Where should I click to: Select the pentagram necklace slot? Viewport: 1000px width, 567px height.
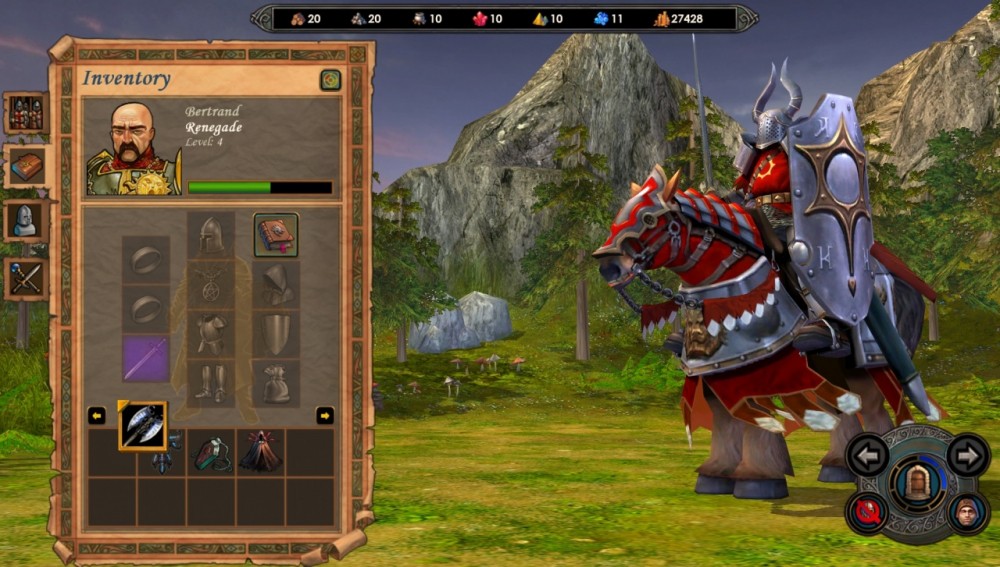pyautogui.click(x=210, y=284)
